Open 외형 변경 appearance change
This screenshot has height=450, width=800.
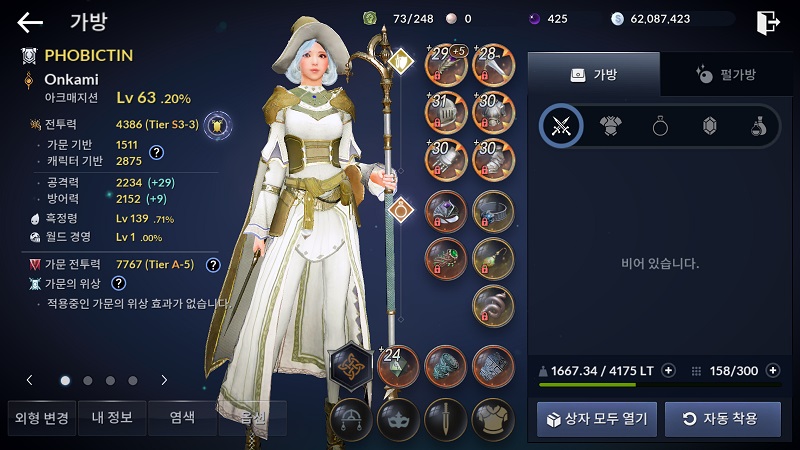(x=38, y=418)
